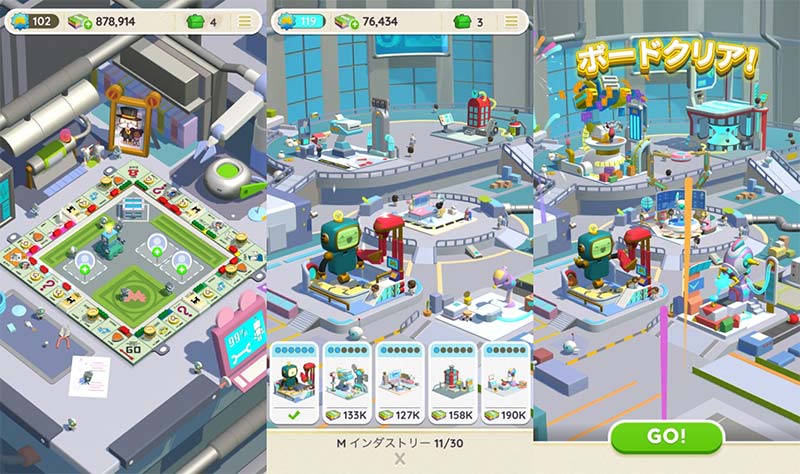The height and width of the screenshot is (474, 800).
Task: Purchase the upgrade costing 127K
Action: tap(399, 383)
